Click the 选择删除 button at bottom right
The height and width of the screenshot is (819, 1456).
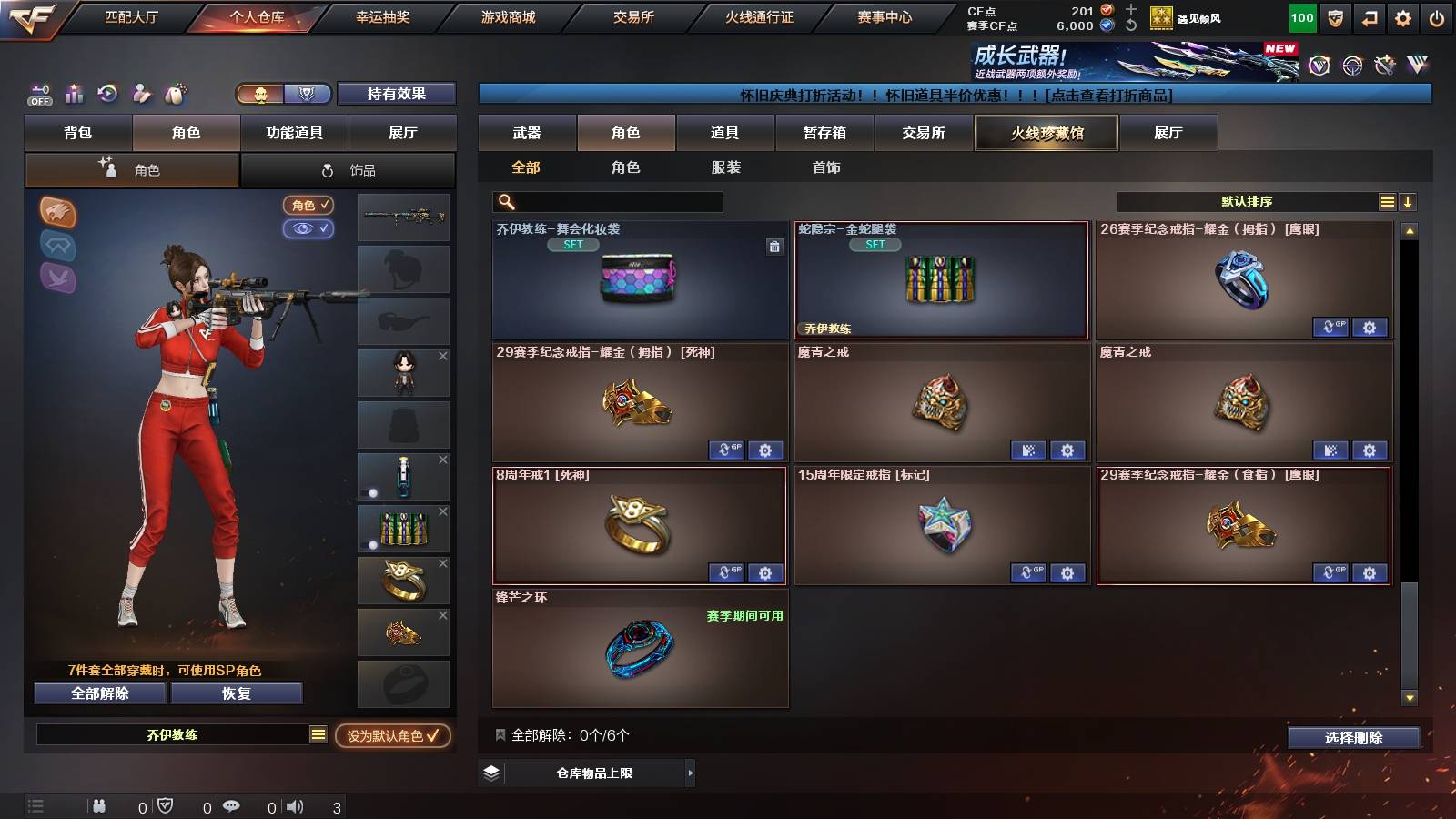(1351, 738)
